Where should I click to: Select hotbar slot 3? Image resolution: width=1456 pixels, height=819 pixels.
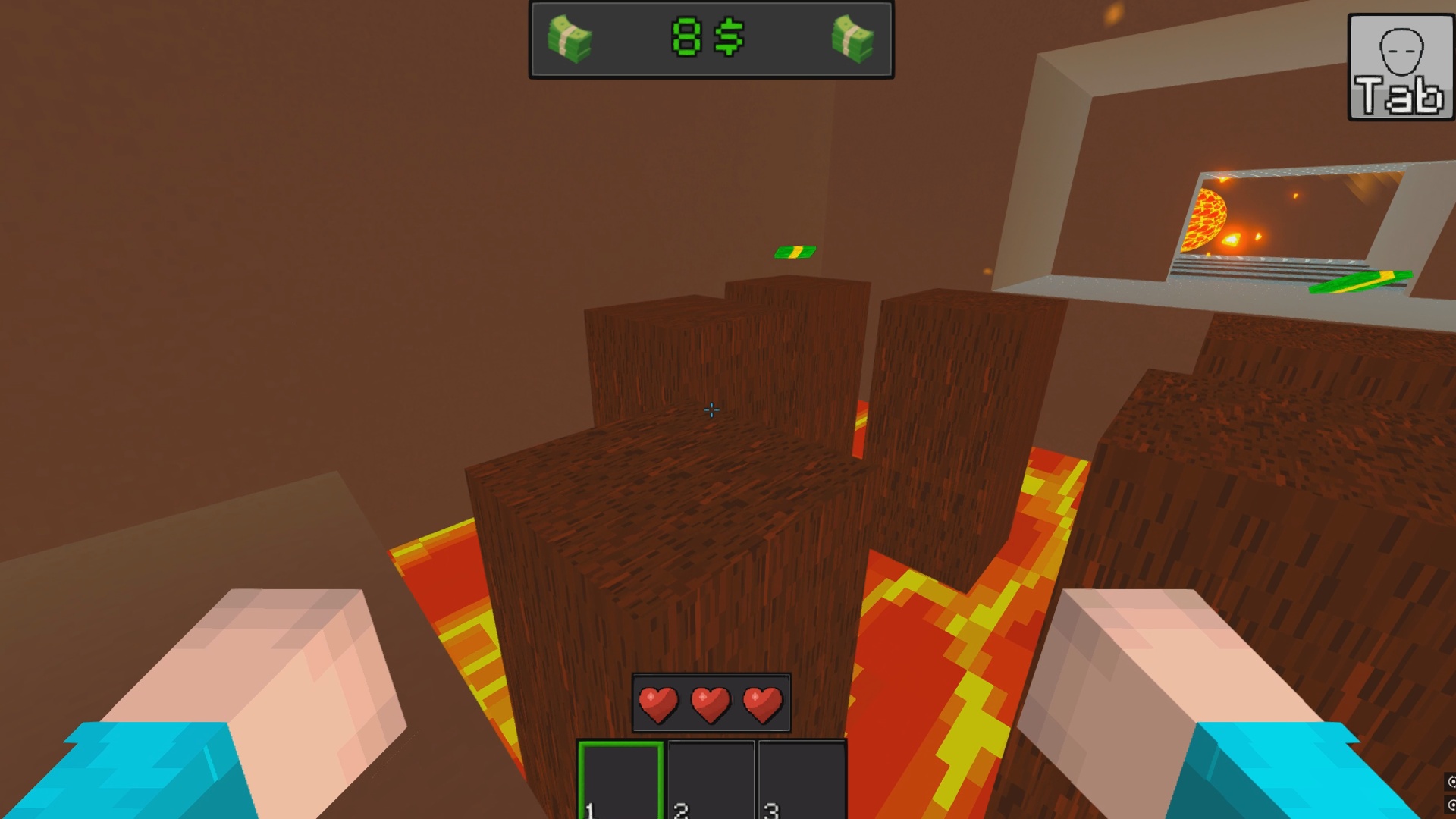802,773
